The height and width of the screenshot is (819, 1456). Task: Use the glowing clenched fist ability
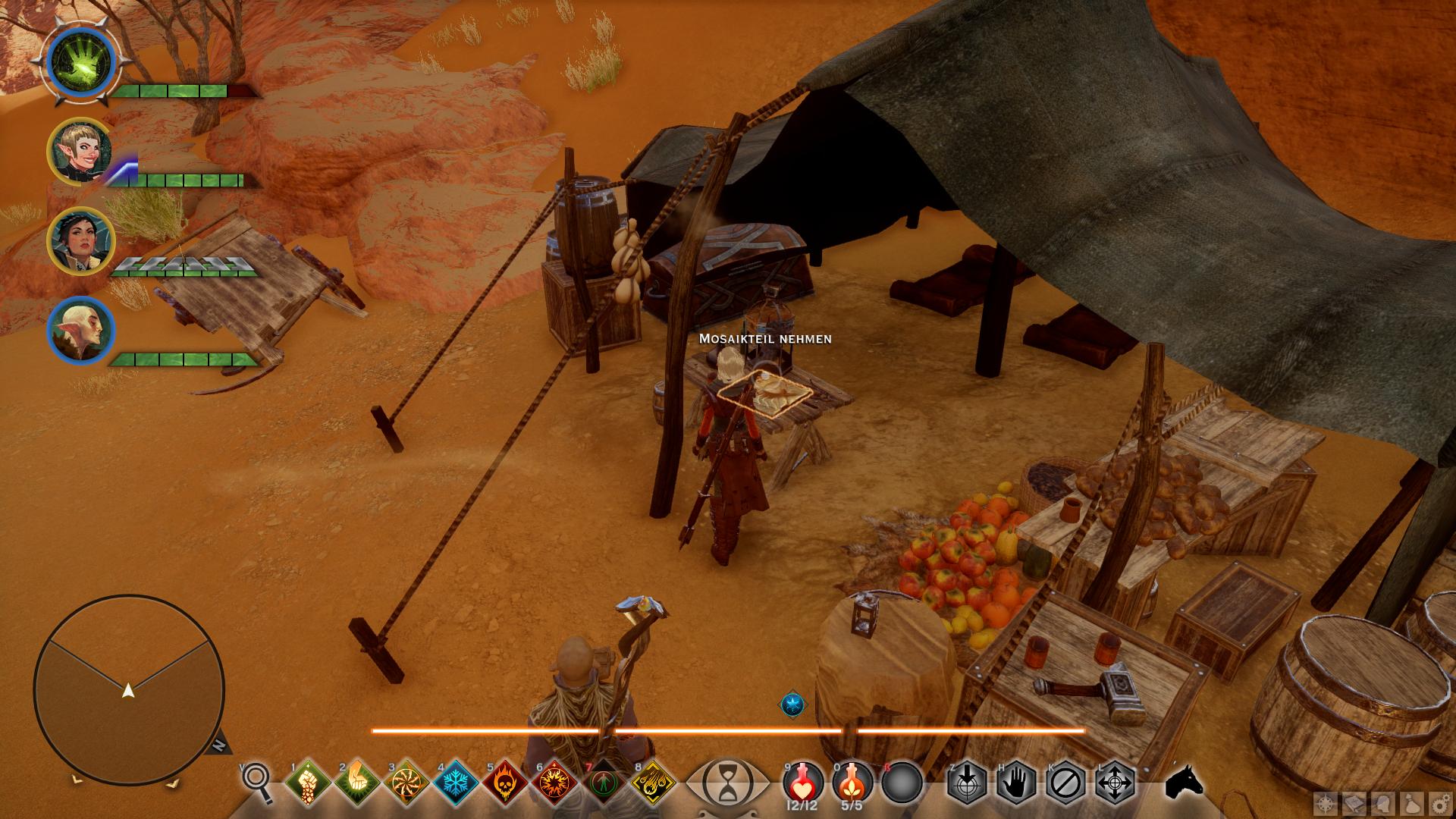point(357,781)
